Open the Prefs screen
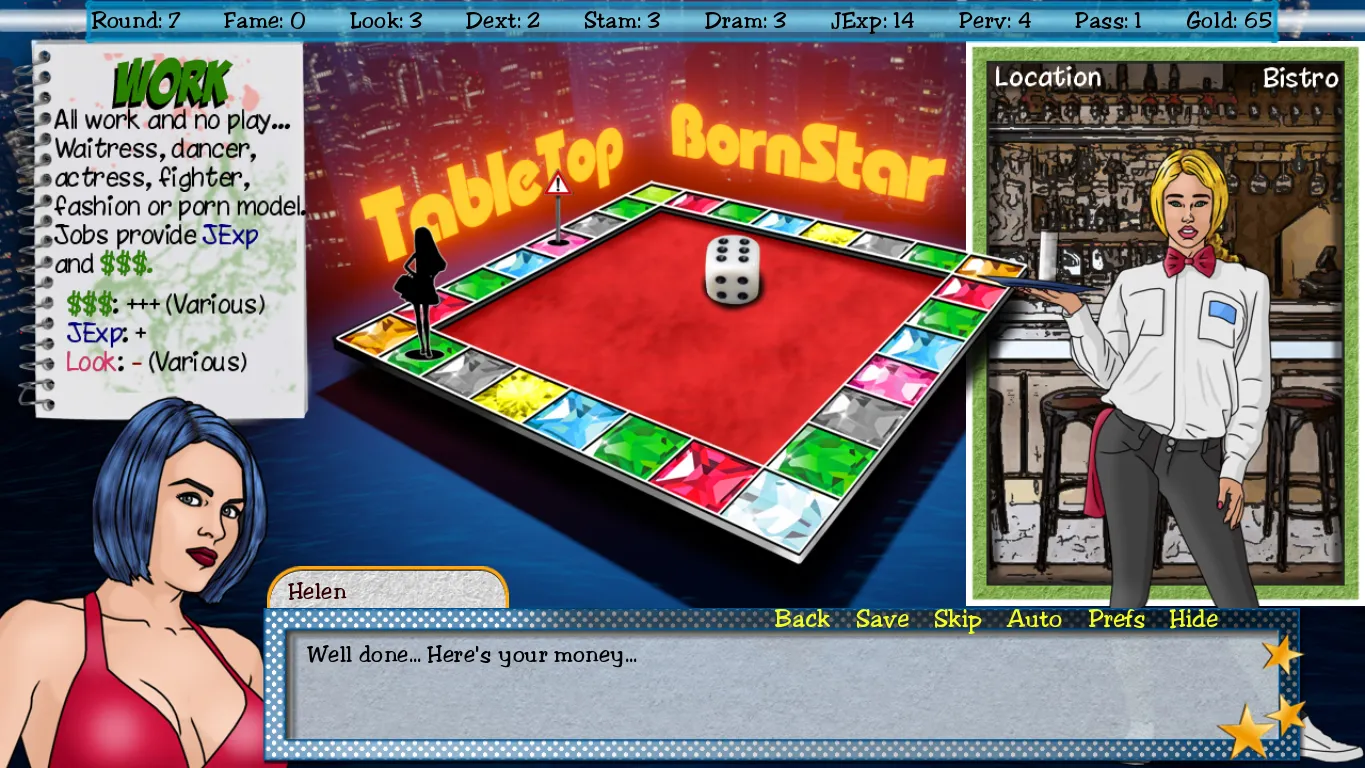 (x=1116, y=619)
